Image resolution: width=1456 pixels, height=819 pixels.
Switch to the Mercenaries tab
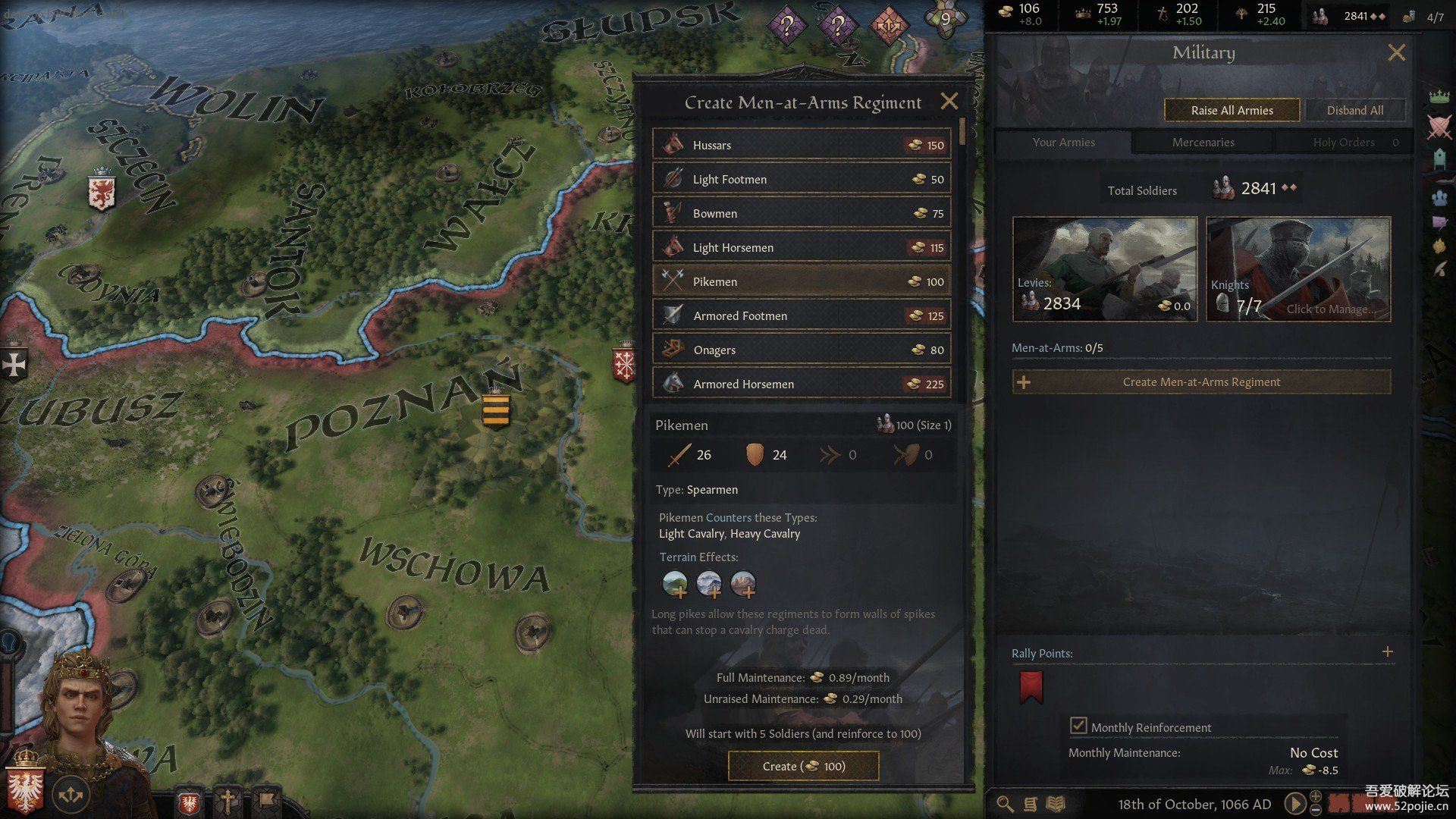coord(1203,142)
